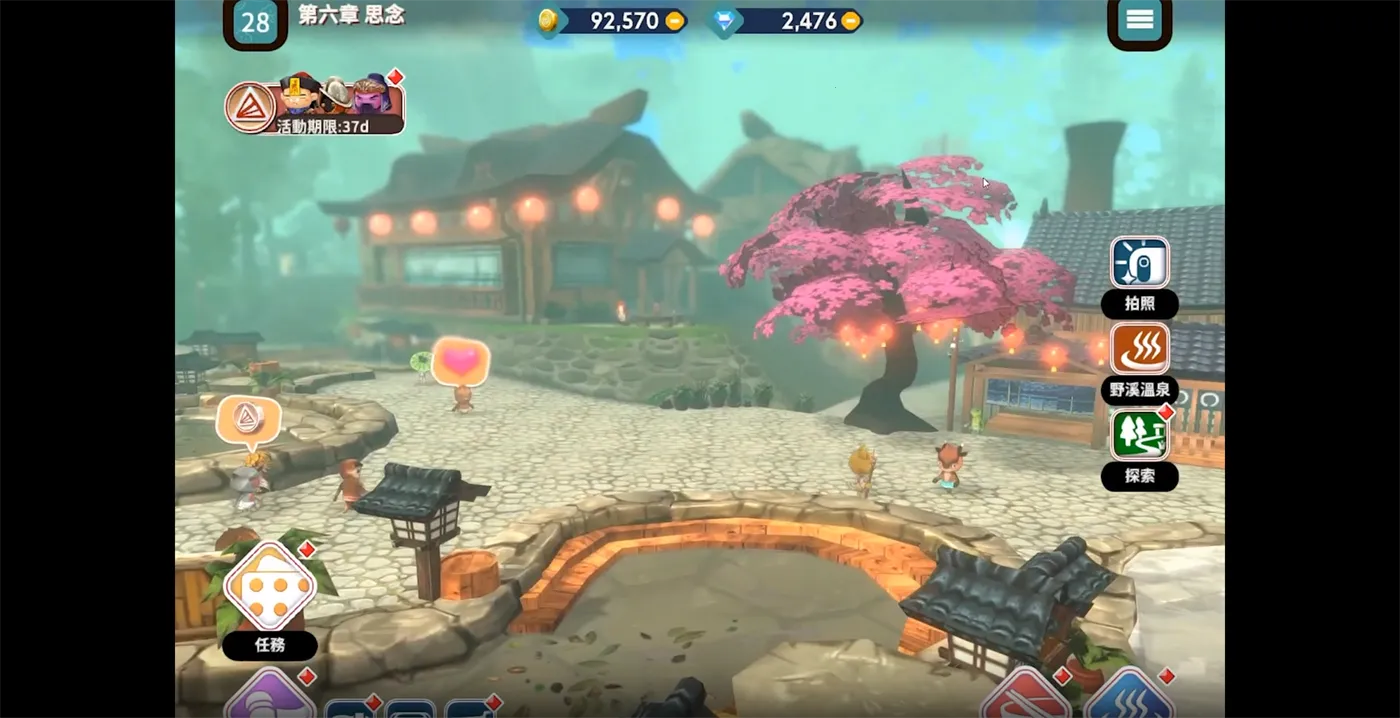The height and width of the screenshot is (718, 1400).
Task: Open the blue steam diamond button
Action: pyautogui.click(x=1128, y=699)
